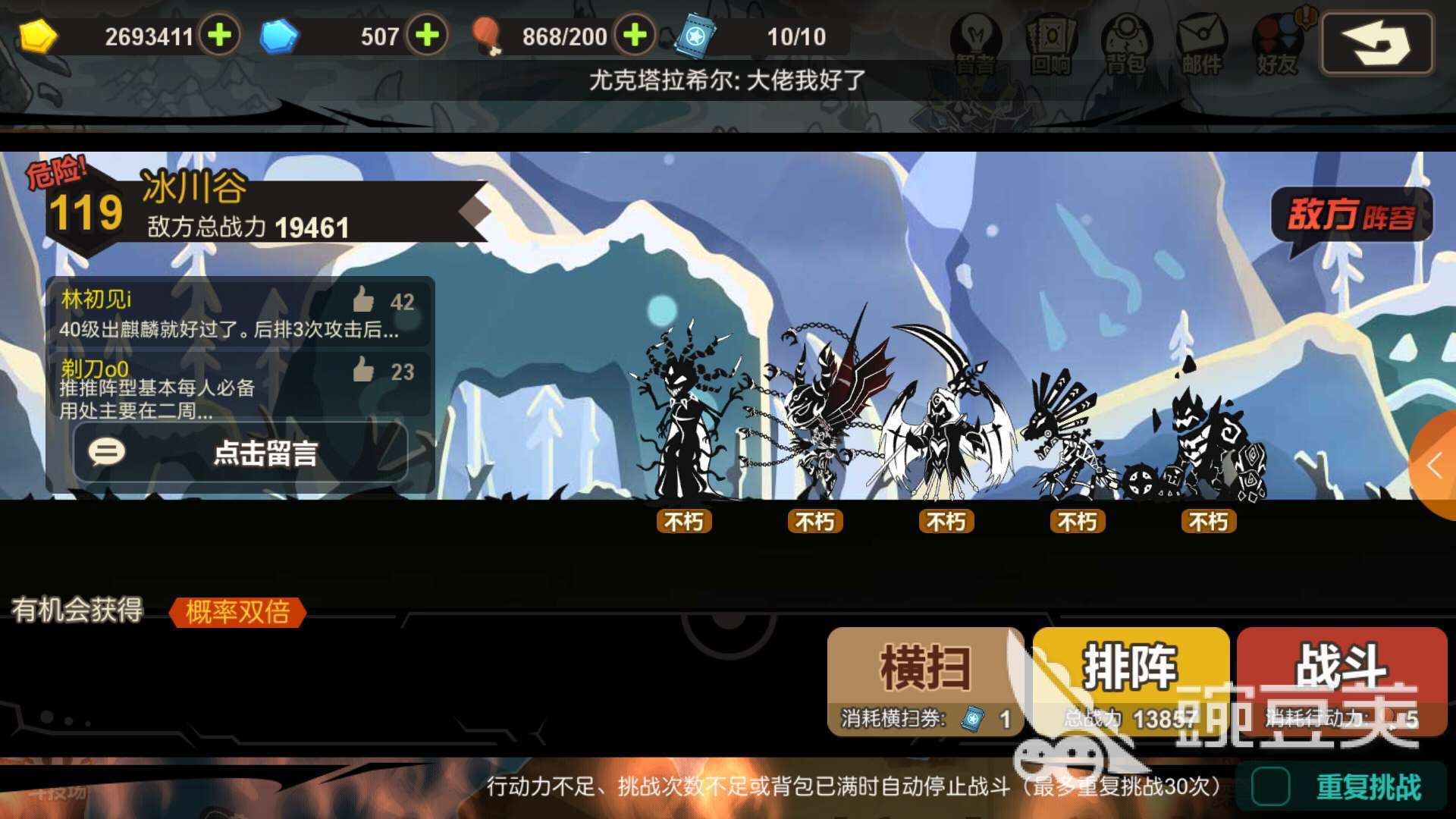1456x819 pixels.
Task: Add more gold with the plus icon
Action: [221, 34]
